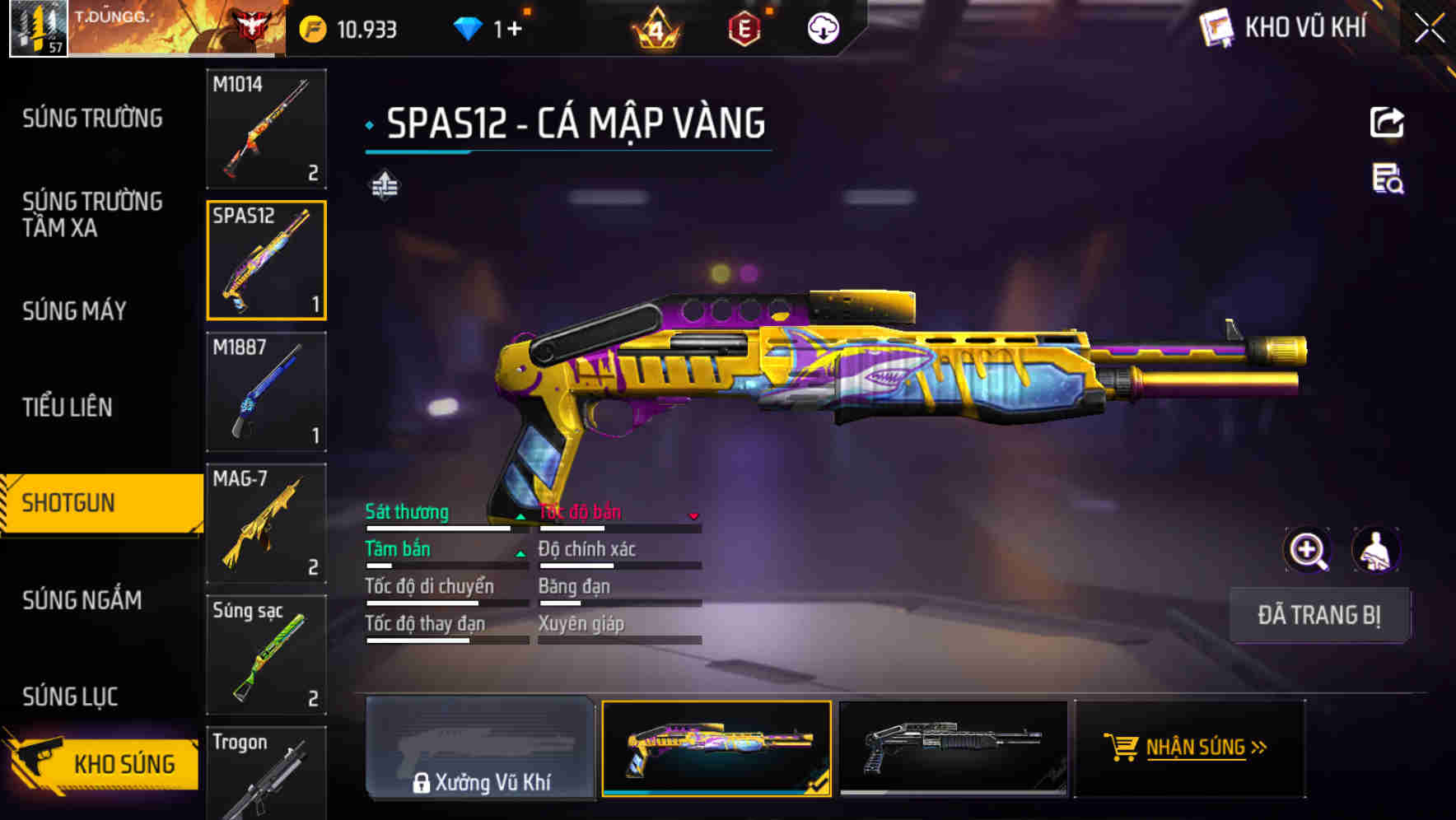Click the Đã Trang Bị button
Screen dimensions: 1456x820
(x=1319, y=615)
